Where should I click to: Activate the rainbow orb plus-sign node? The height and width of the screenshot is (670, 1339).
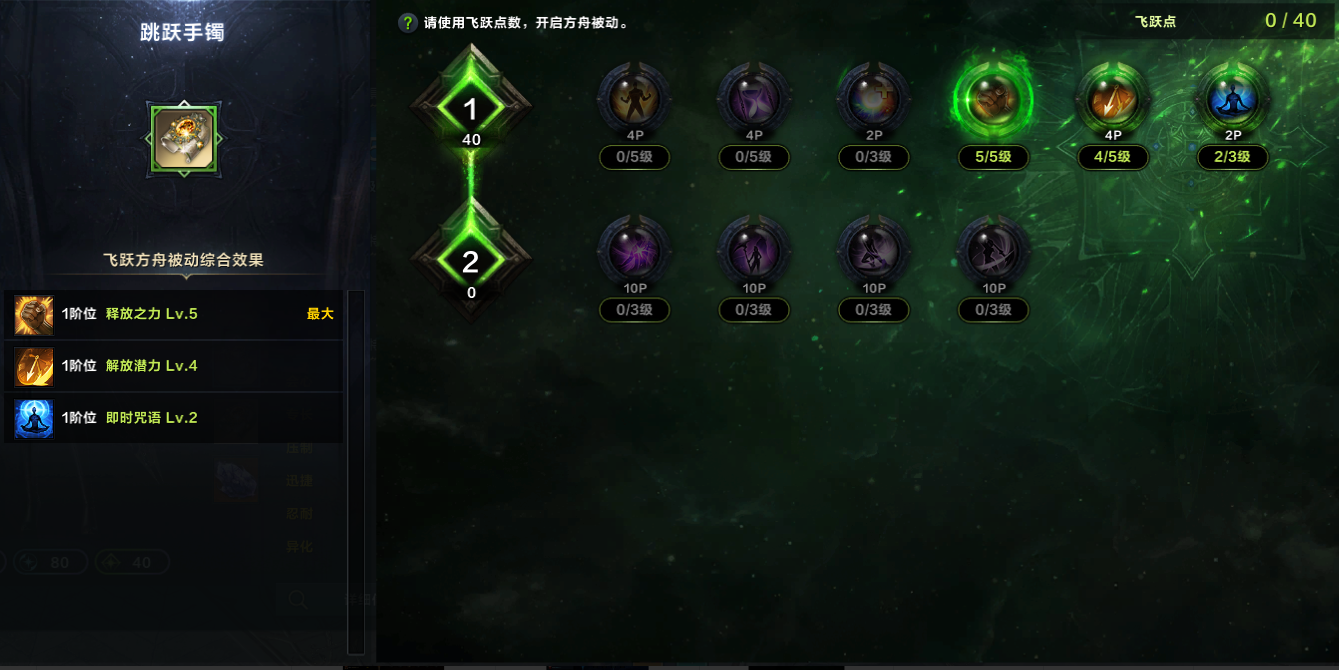point(873,99)
